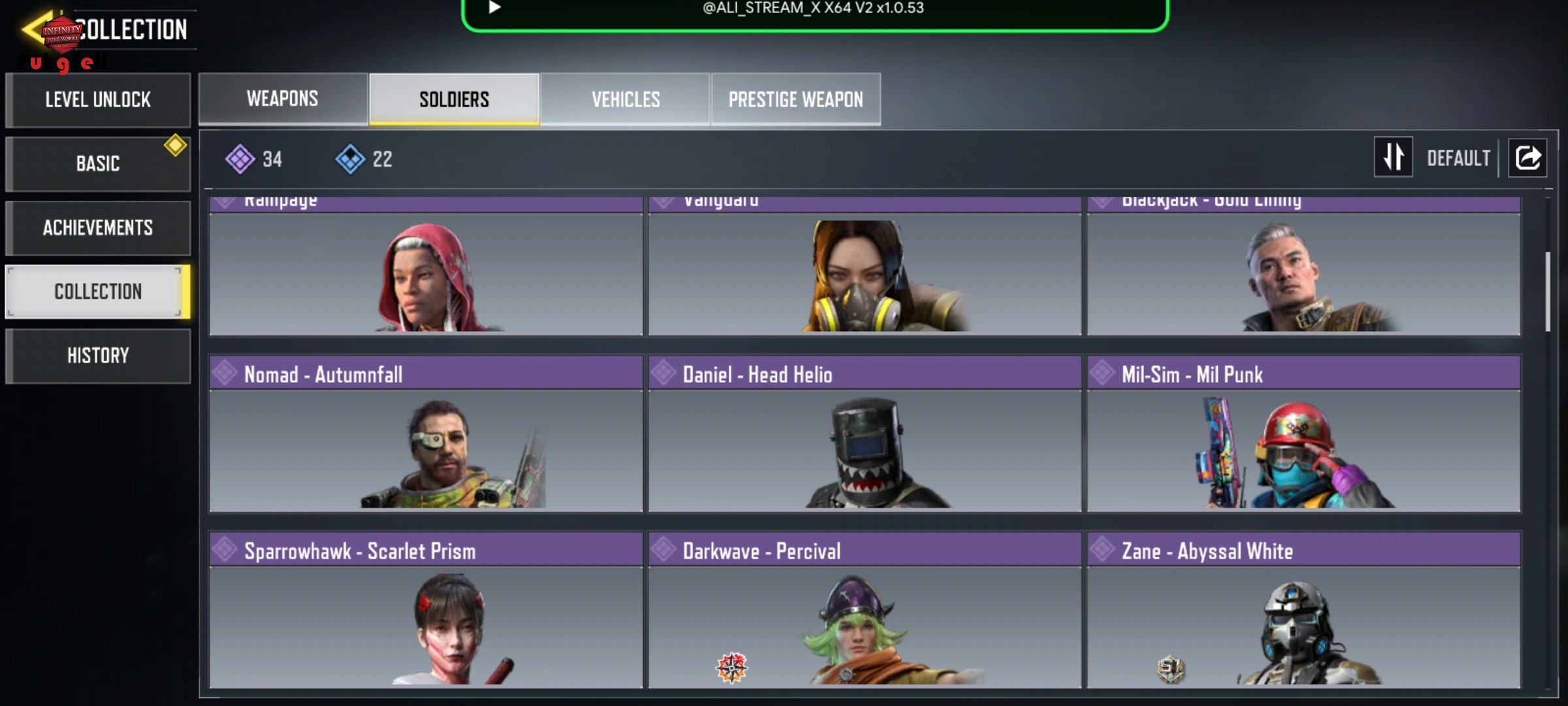View the History section

98,356
